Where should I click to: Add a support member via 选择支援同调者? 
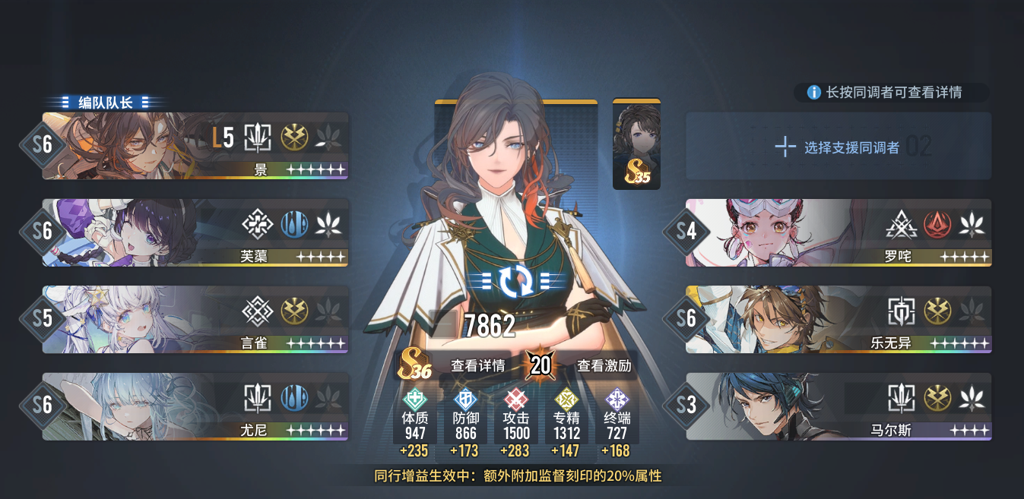click(838, 147)
